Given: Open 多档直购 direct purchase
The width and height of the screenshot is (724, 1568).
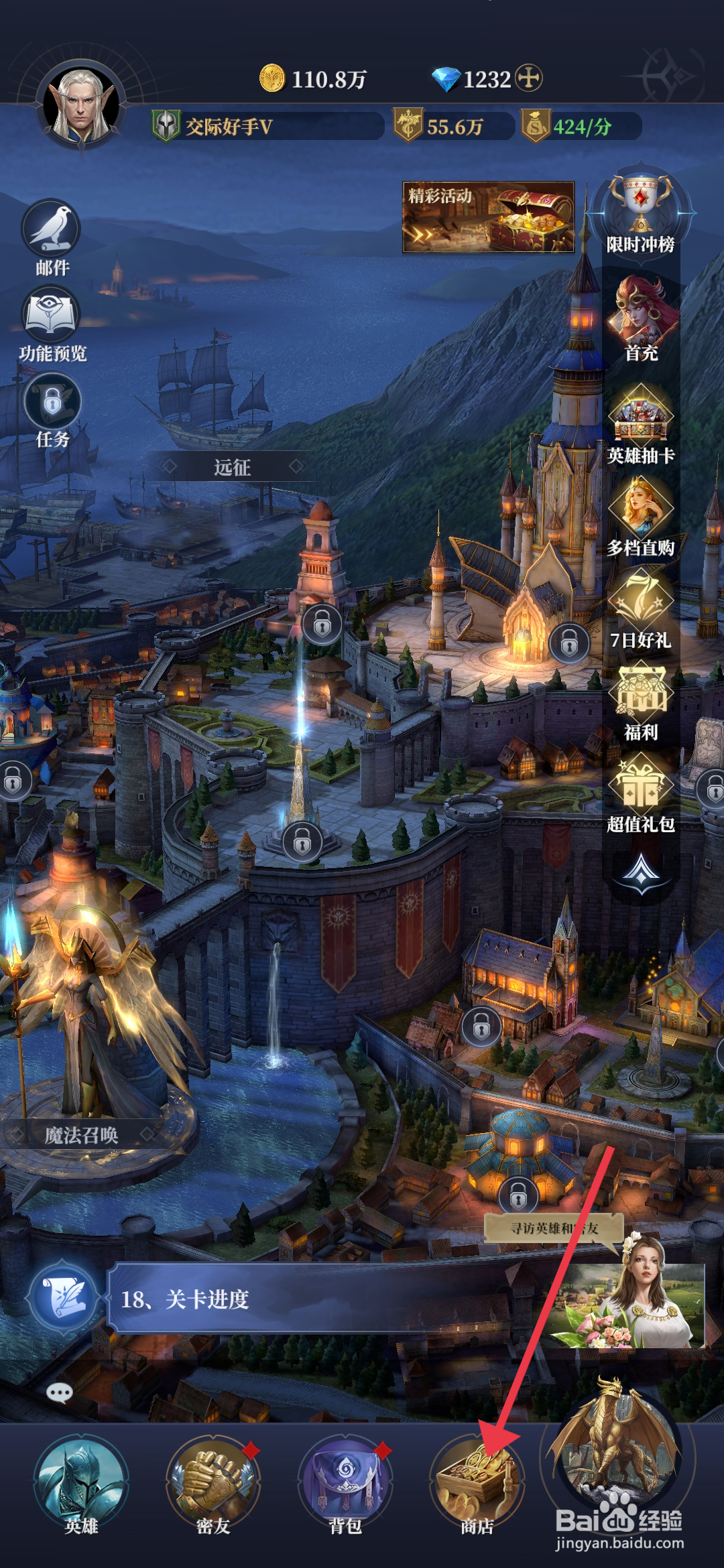Looking at the screenshot, I should point(641,511).
